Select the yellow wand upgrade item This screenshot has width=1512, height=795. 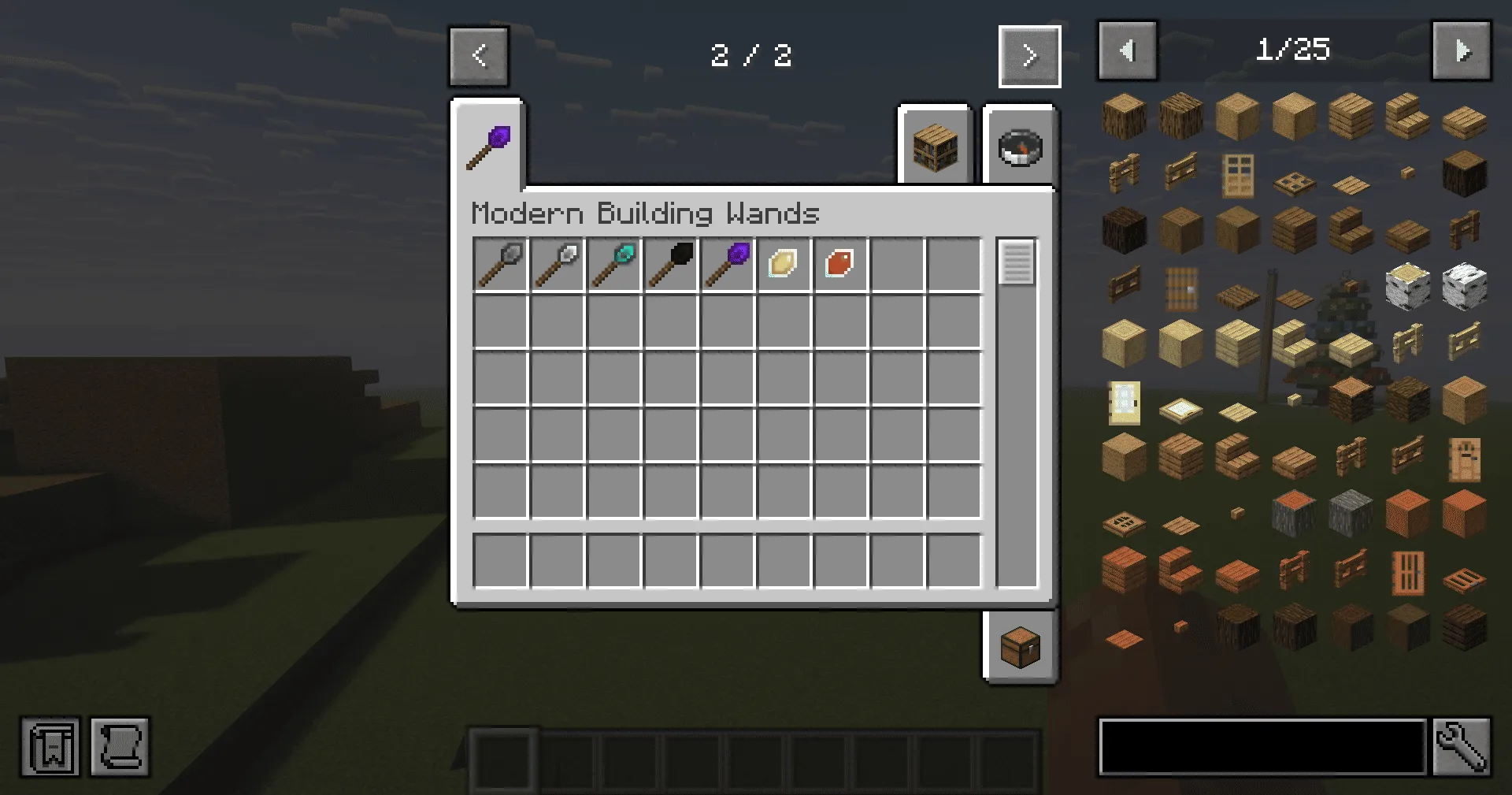784,263
